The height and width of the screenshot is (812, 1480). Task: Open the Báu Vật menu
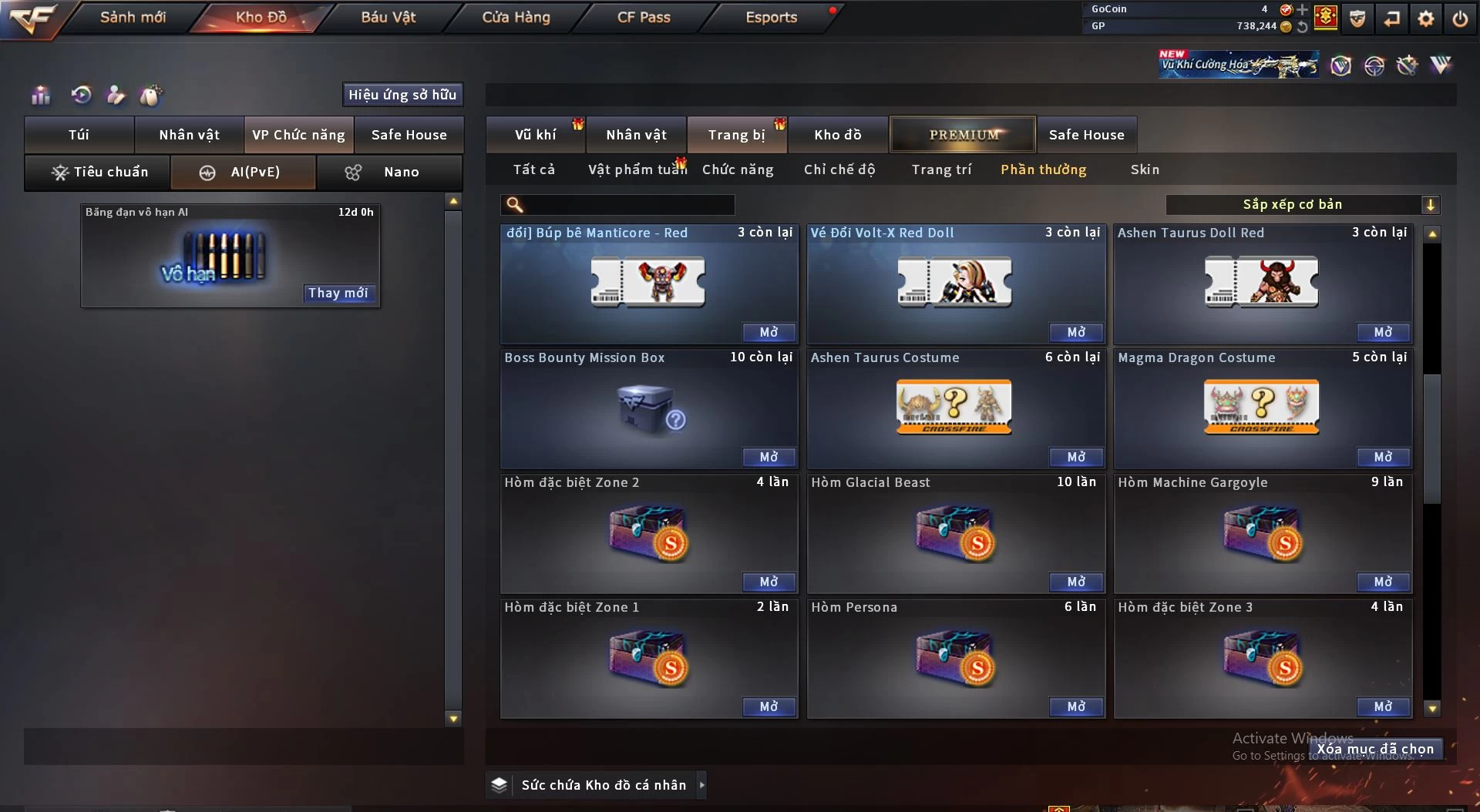click(388, 17)
